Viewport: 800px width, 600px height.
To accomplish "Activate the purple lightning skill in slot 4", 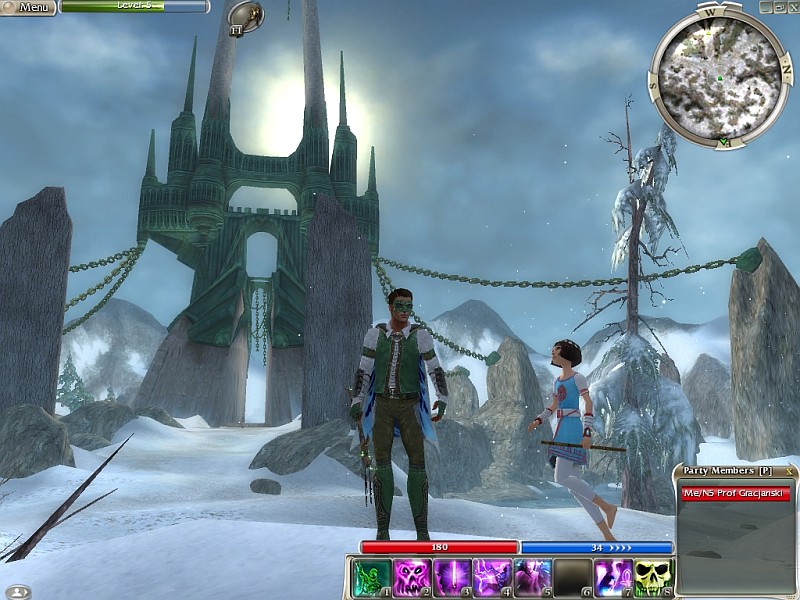I will pyautogui.click(x=491, y=577).
